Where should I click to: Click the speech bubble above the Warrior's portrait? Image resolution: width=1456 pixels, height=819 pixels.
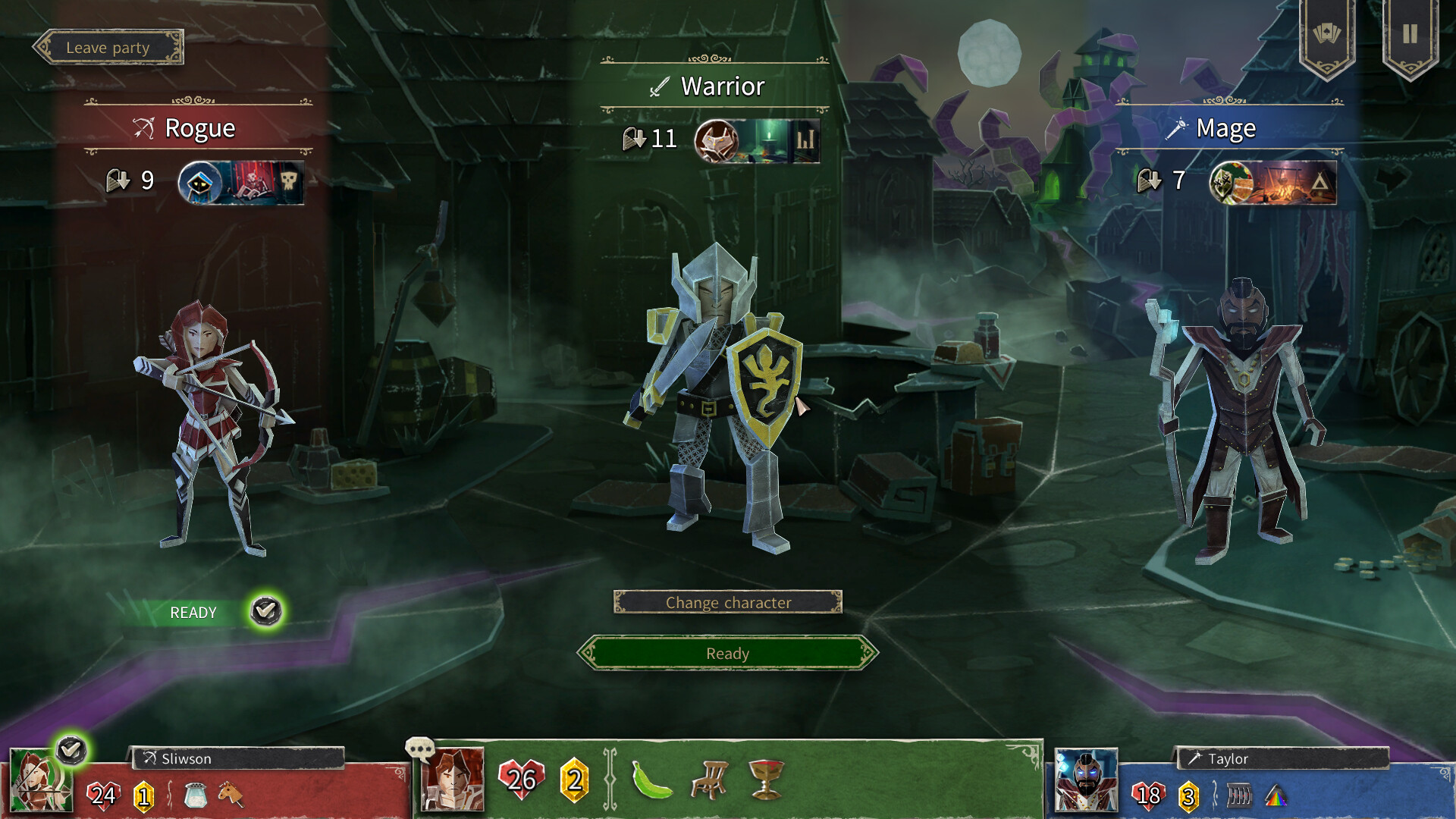tap(419, 748)
